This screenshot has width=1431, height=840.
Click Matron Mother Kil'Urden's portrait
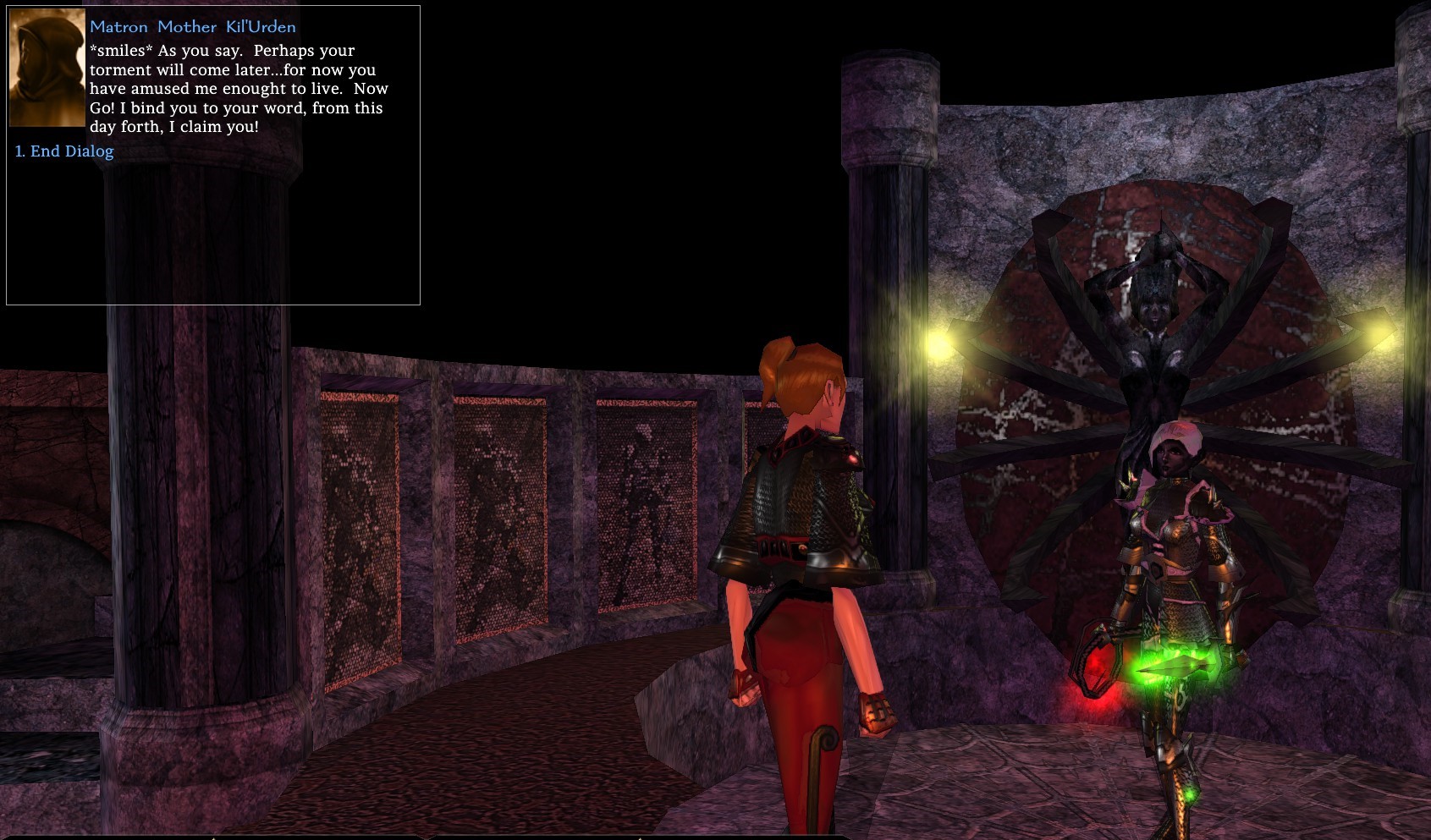[47, 68]
